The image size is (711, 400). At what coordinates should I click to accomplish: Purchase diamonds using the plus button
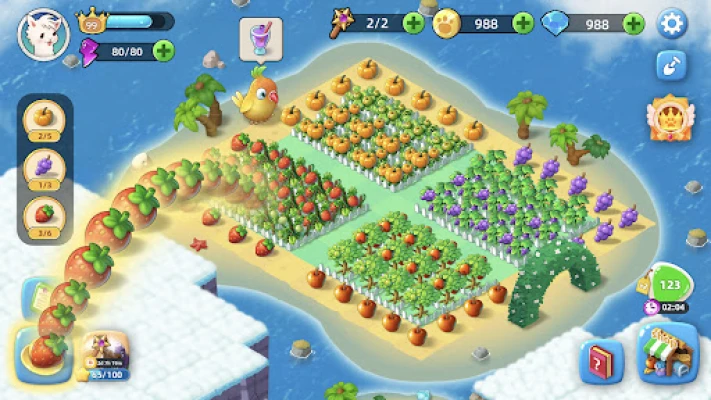click(x=632, y=23)
